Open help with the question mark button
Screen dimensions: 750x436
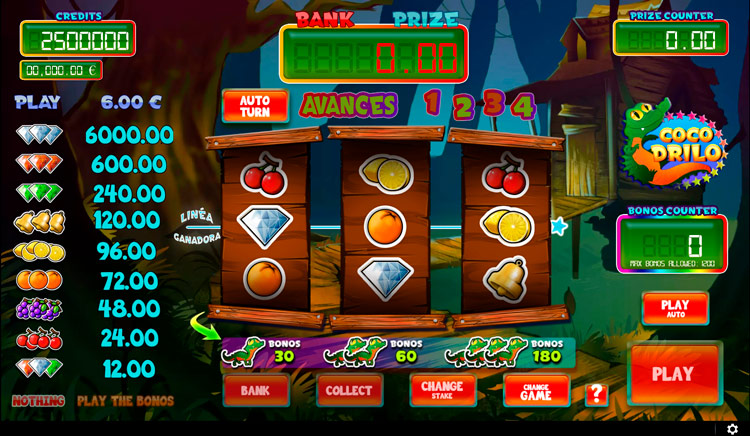pos(596,393)
